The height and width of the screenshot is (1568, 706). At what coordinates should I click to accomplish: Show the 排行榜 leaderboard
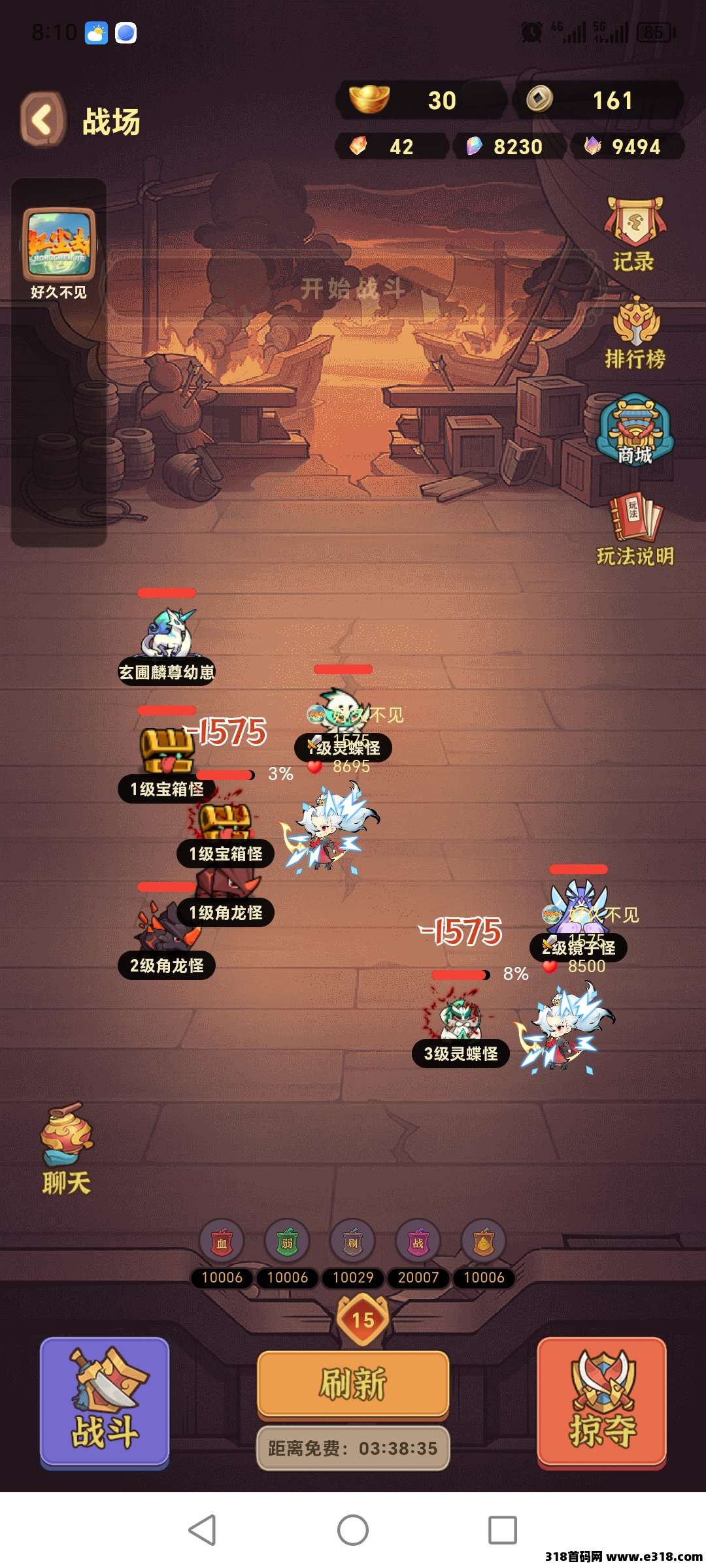(x=635, y=332)
